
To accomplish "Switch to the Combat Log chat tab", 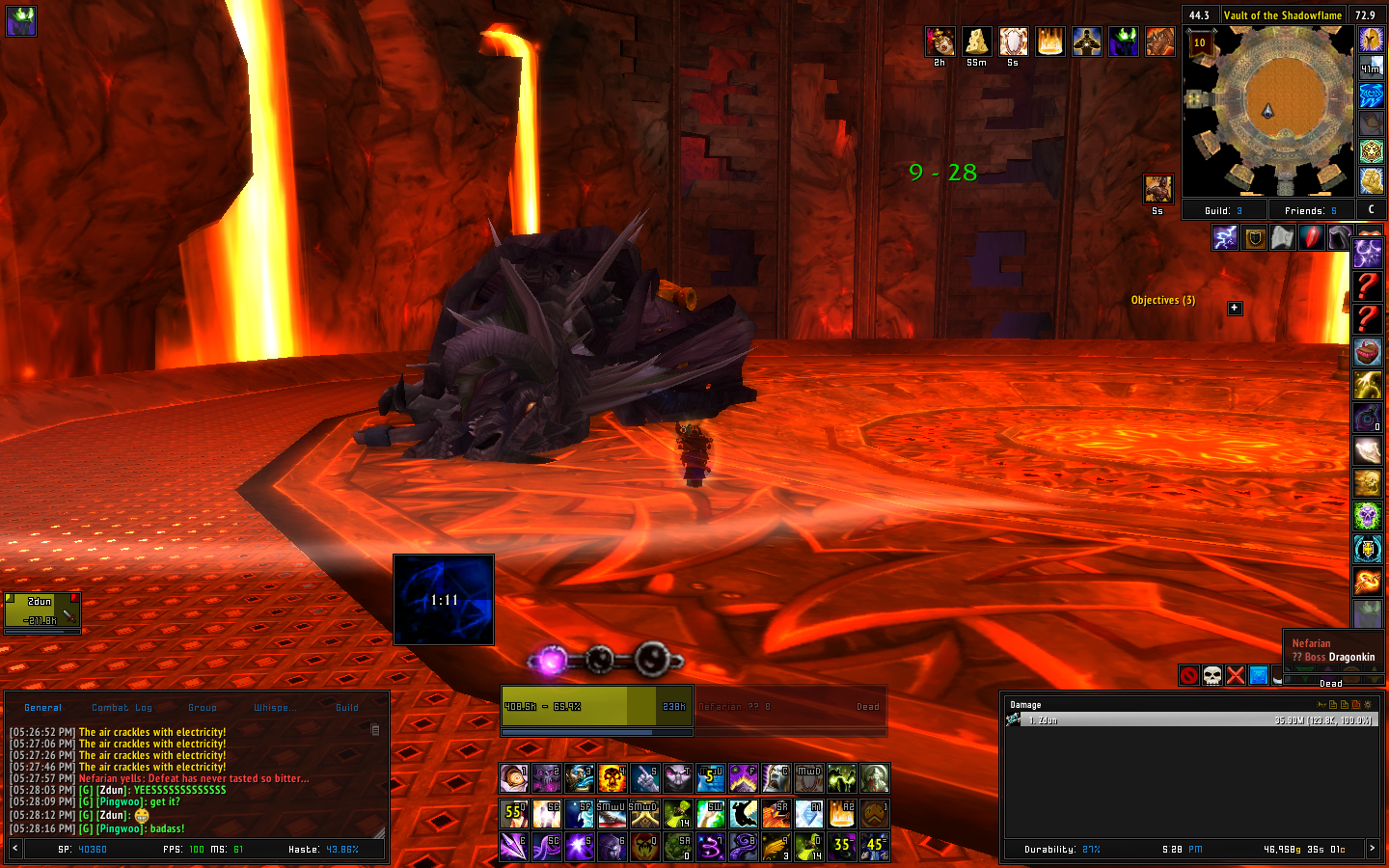I will (x=122, y=708).
